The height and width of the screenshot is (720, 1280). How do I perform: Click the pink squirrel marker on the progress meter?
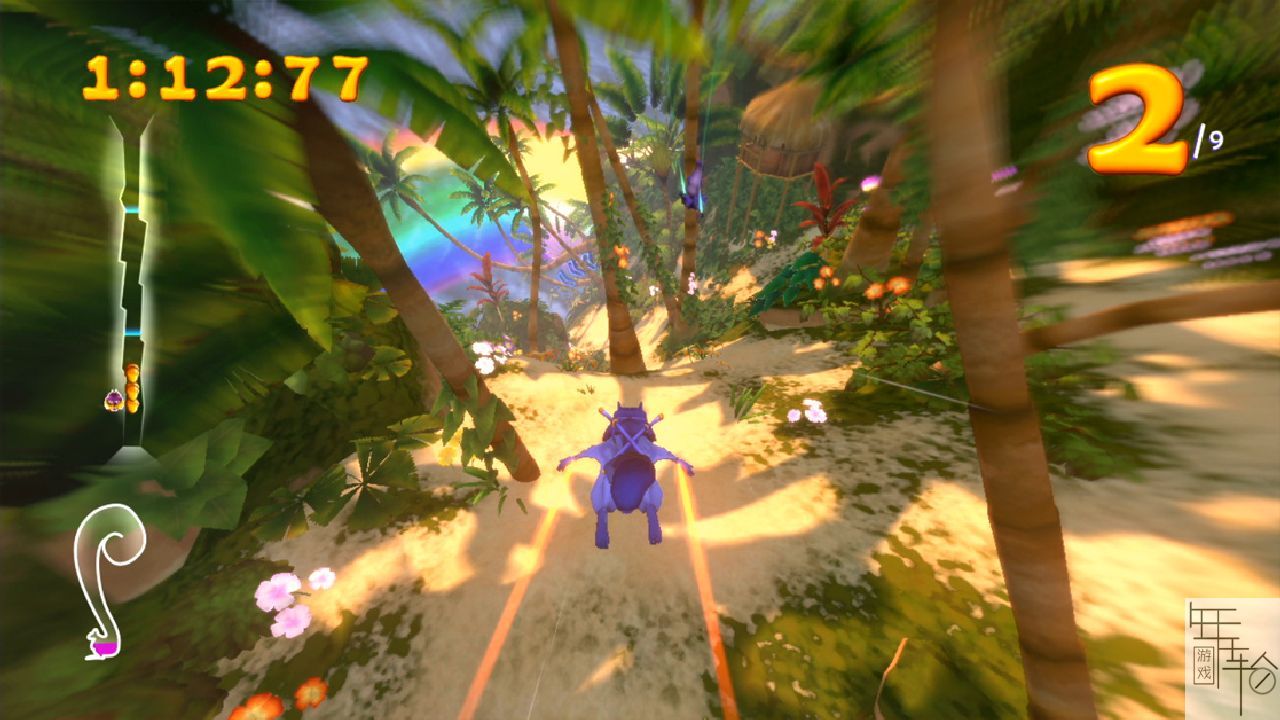pyautogui.click(x=112, y=400)
